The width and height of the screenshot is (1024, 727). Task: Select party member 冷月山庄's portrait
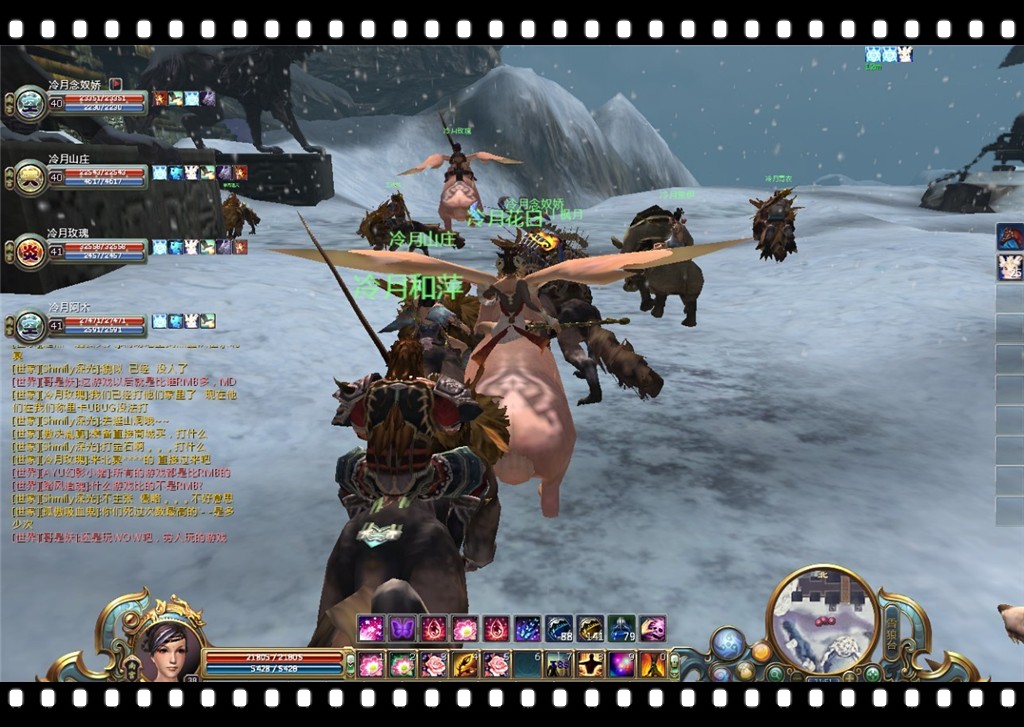31,177
